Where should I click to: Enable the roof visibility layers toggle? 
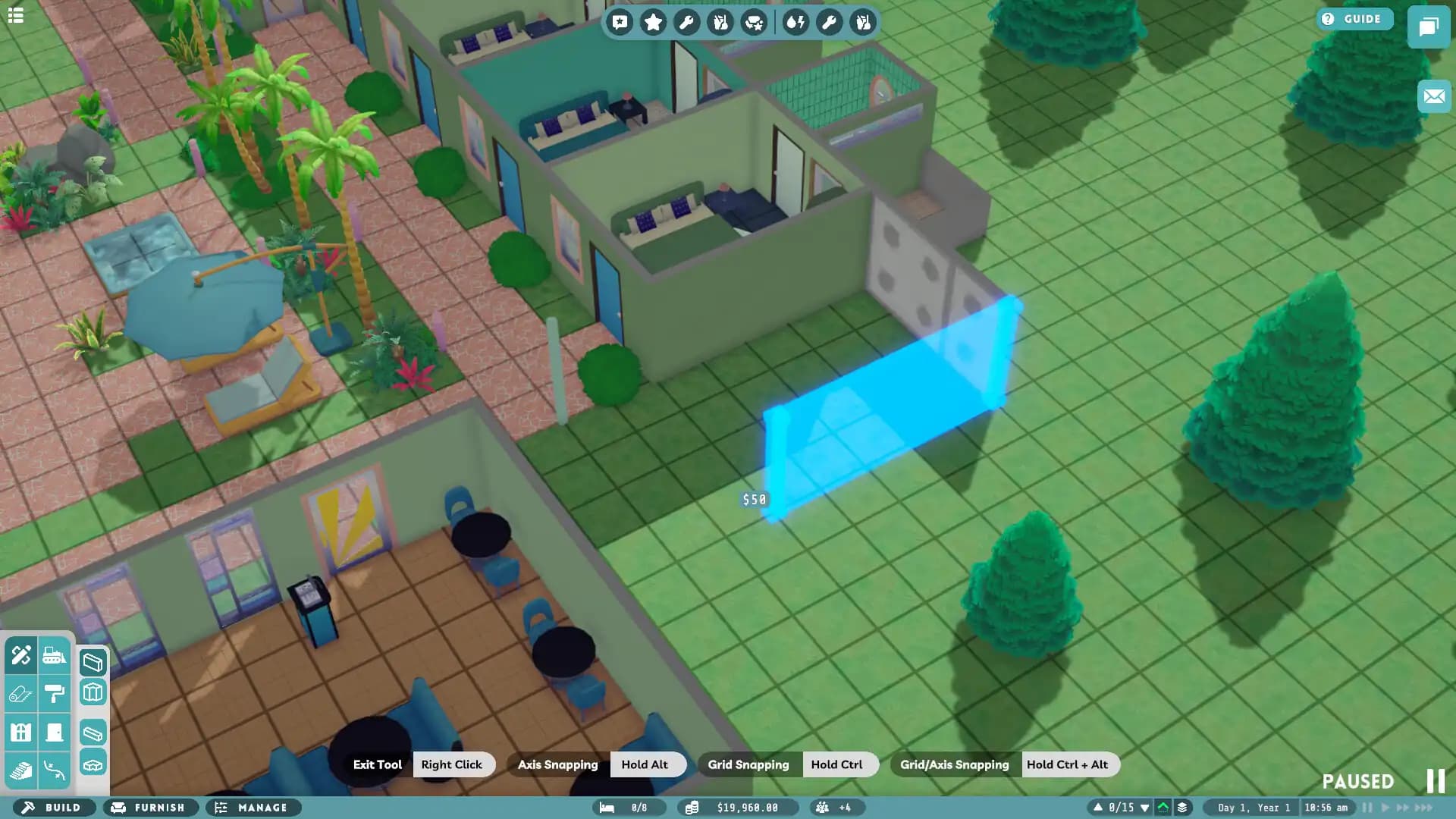point(1163,807)
